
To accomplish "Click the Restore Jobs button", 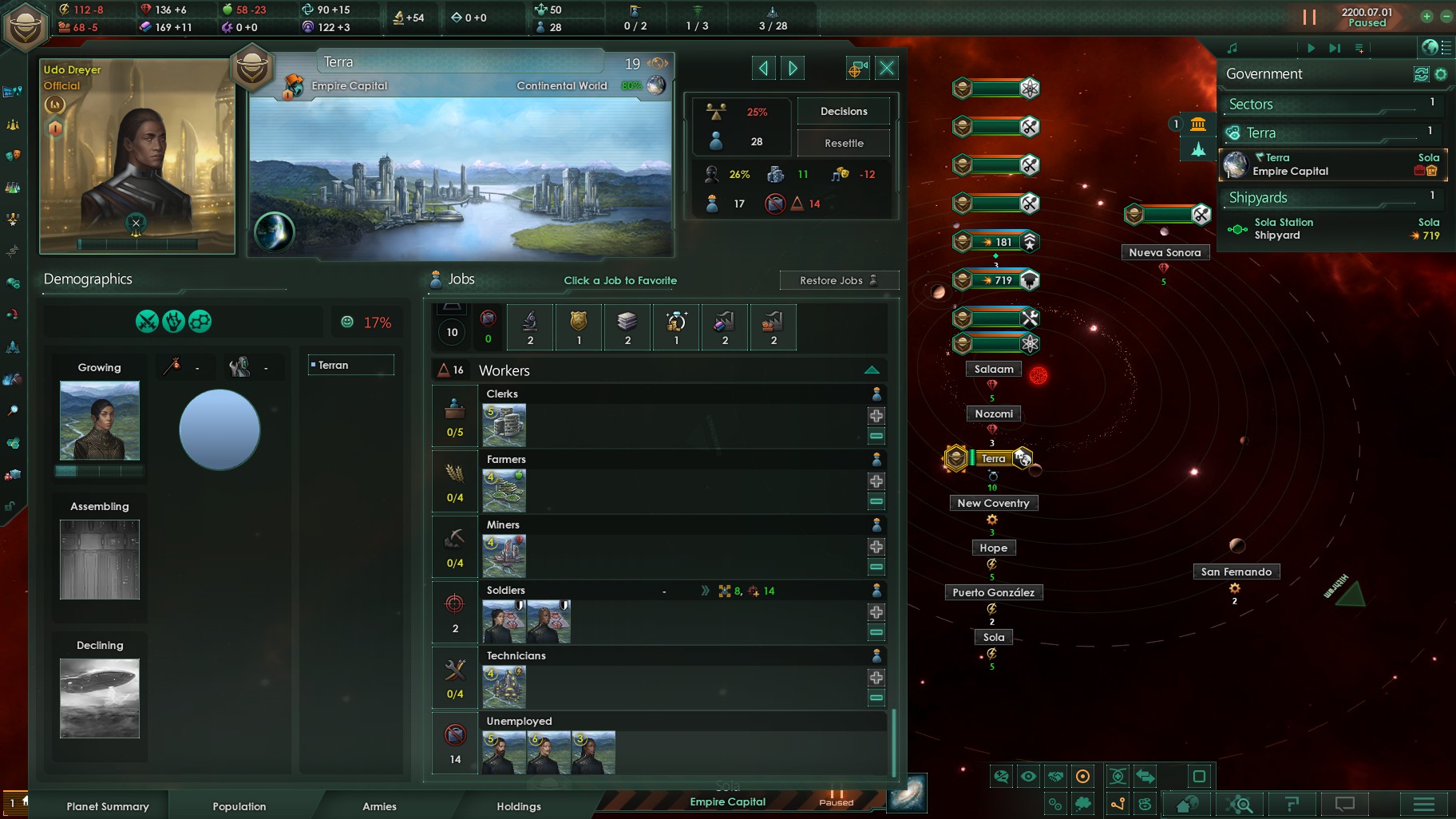I will [x=833, y=280].
